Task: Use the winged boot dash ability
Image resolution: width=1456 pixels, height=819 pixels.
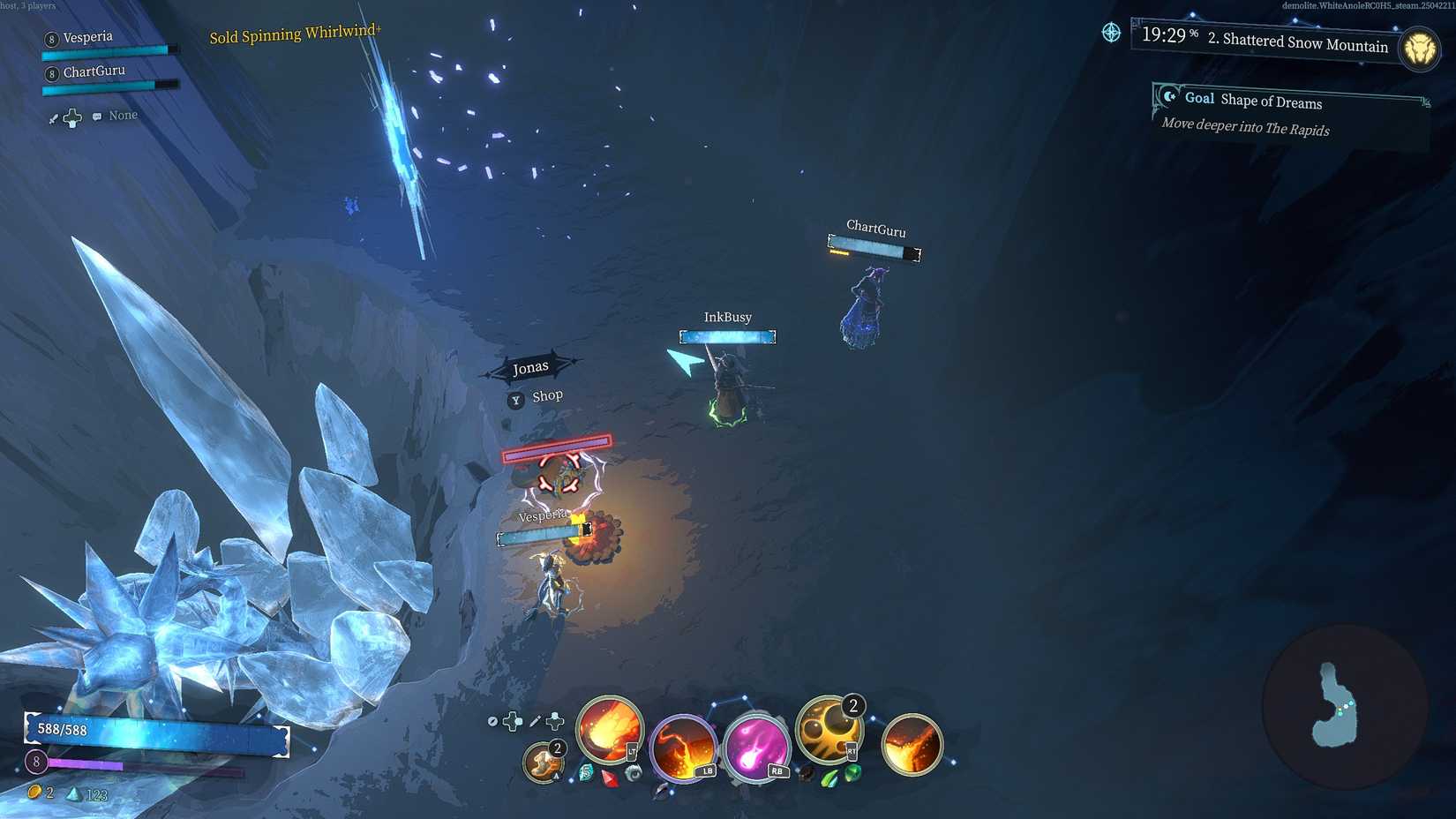Action: coord(543,762)
